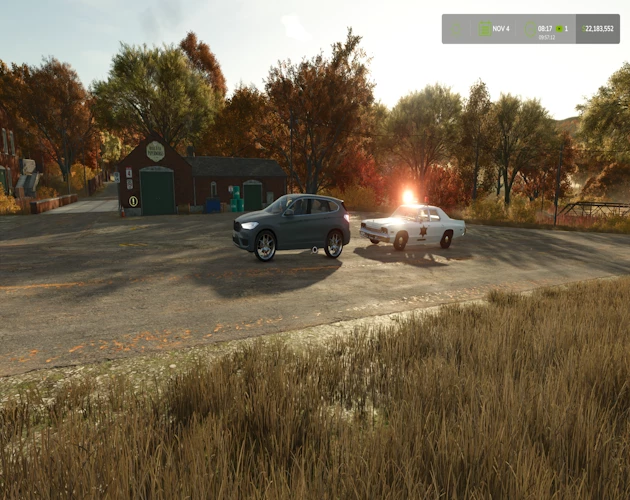Select the clock icon in the info bar
The height and width of the screenshot is (500, 630).
tap(531, 29)
